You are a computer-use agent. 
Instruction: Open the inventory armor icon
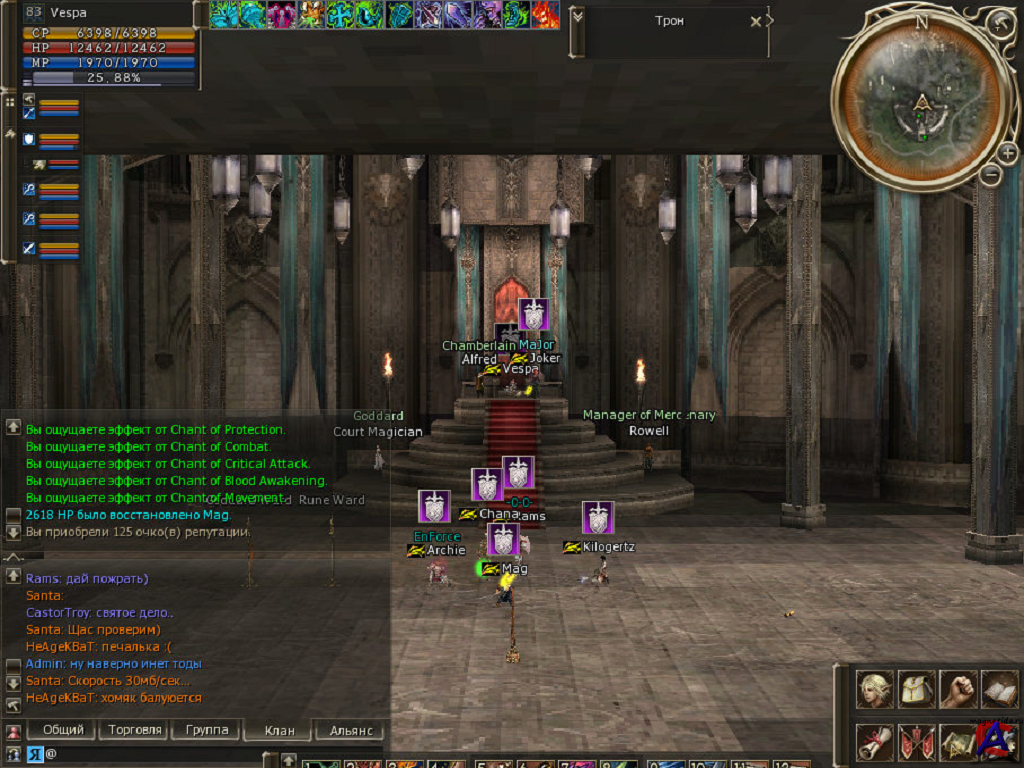(x=916, y=689)
